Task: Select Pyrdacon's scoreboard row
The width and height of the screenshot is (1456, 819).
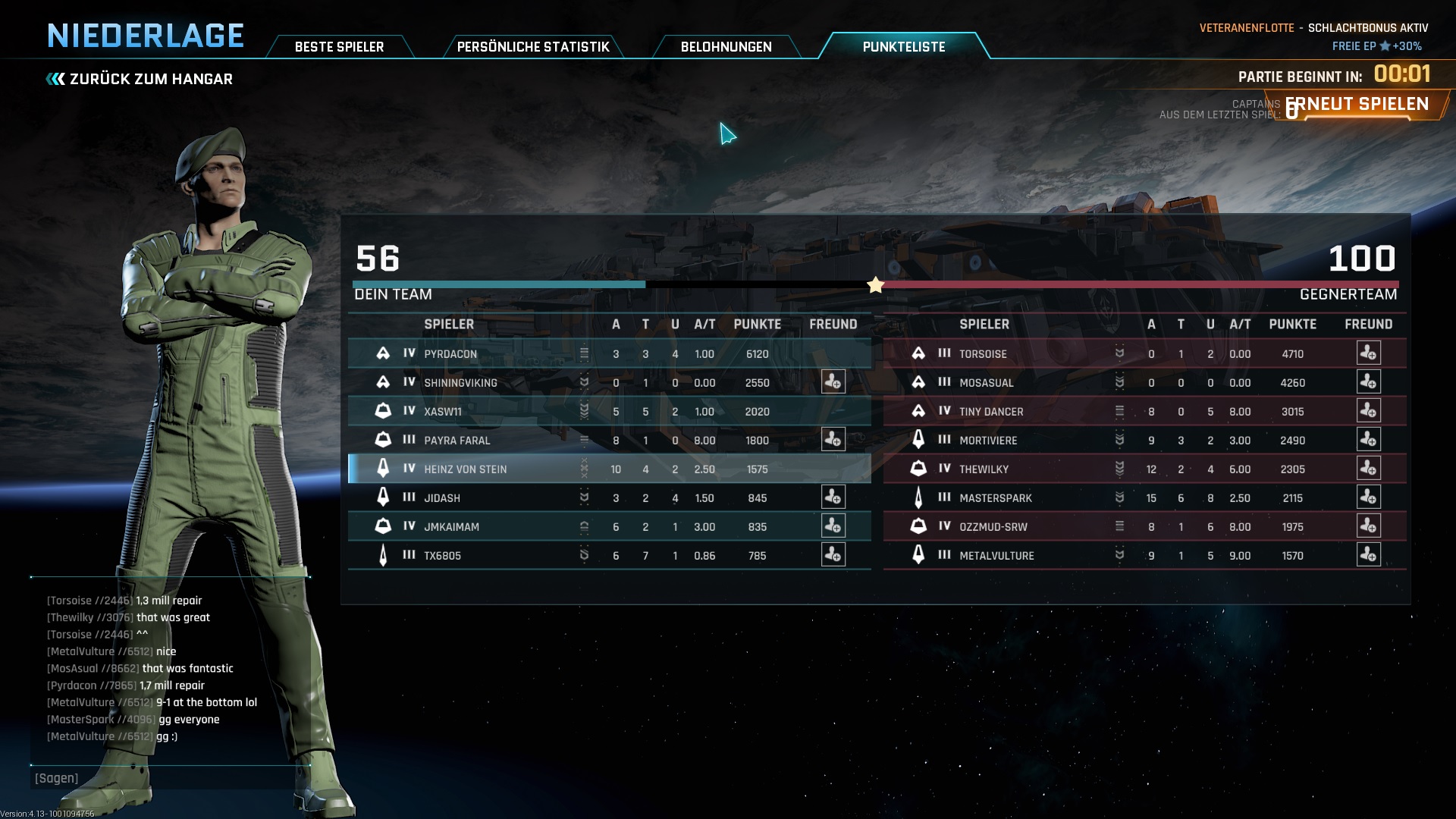Action: point(607,353)
